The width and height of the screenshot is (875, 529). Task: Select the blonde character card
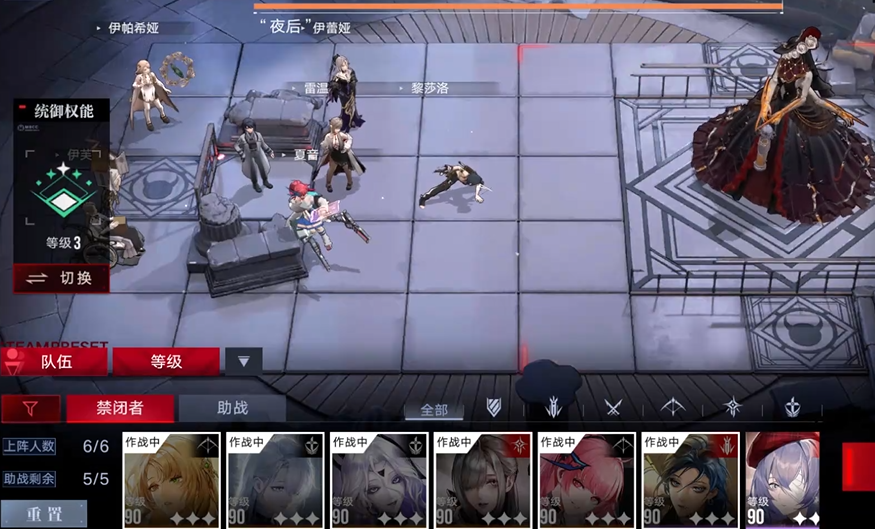[171, 479]
